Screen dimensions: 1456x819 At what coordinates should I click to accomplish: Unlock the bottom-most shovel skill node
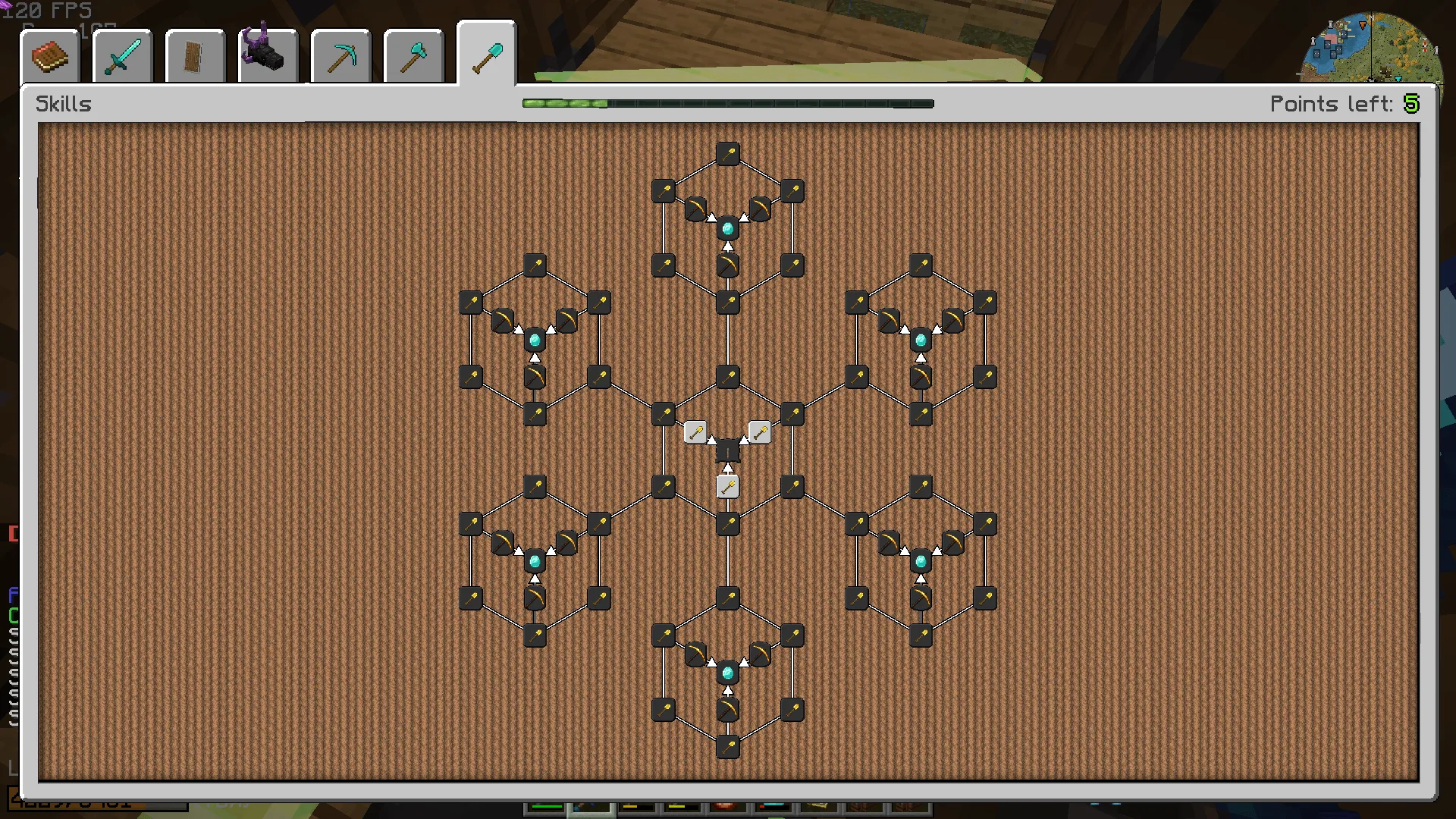click(728, 747)
